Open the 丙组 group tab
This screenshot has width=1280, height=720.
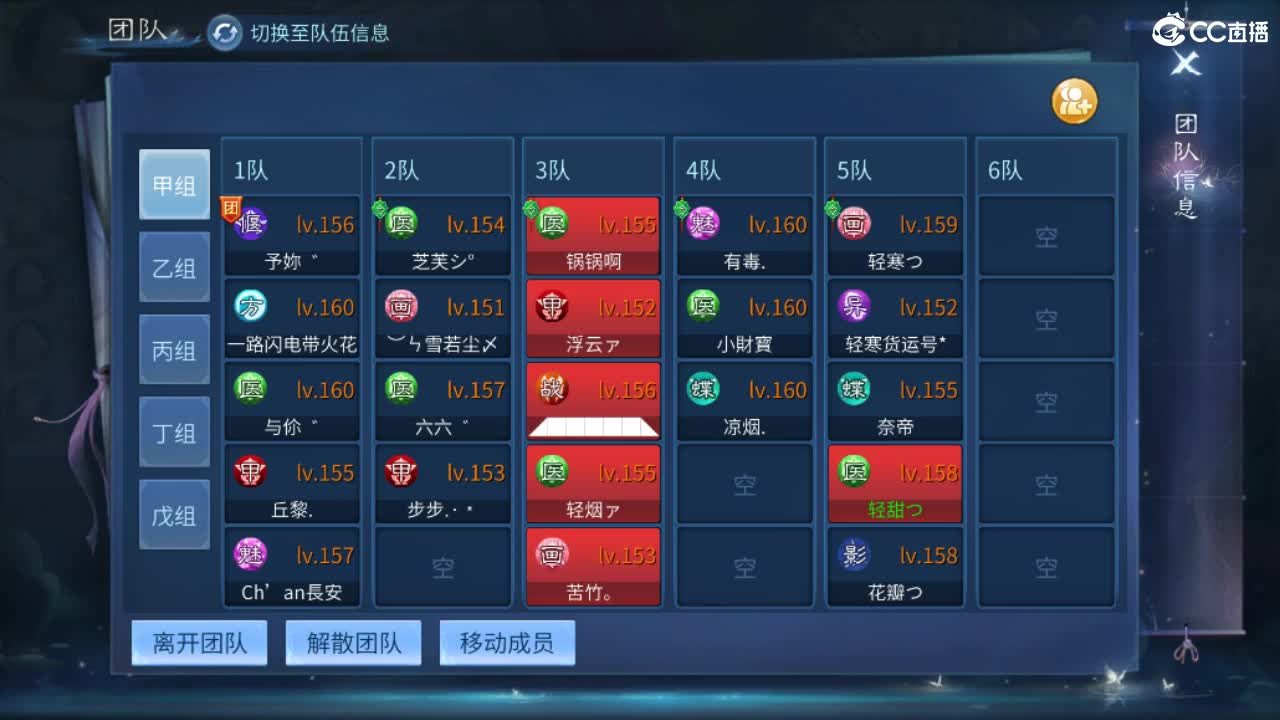pos(174,349)
